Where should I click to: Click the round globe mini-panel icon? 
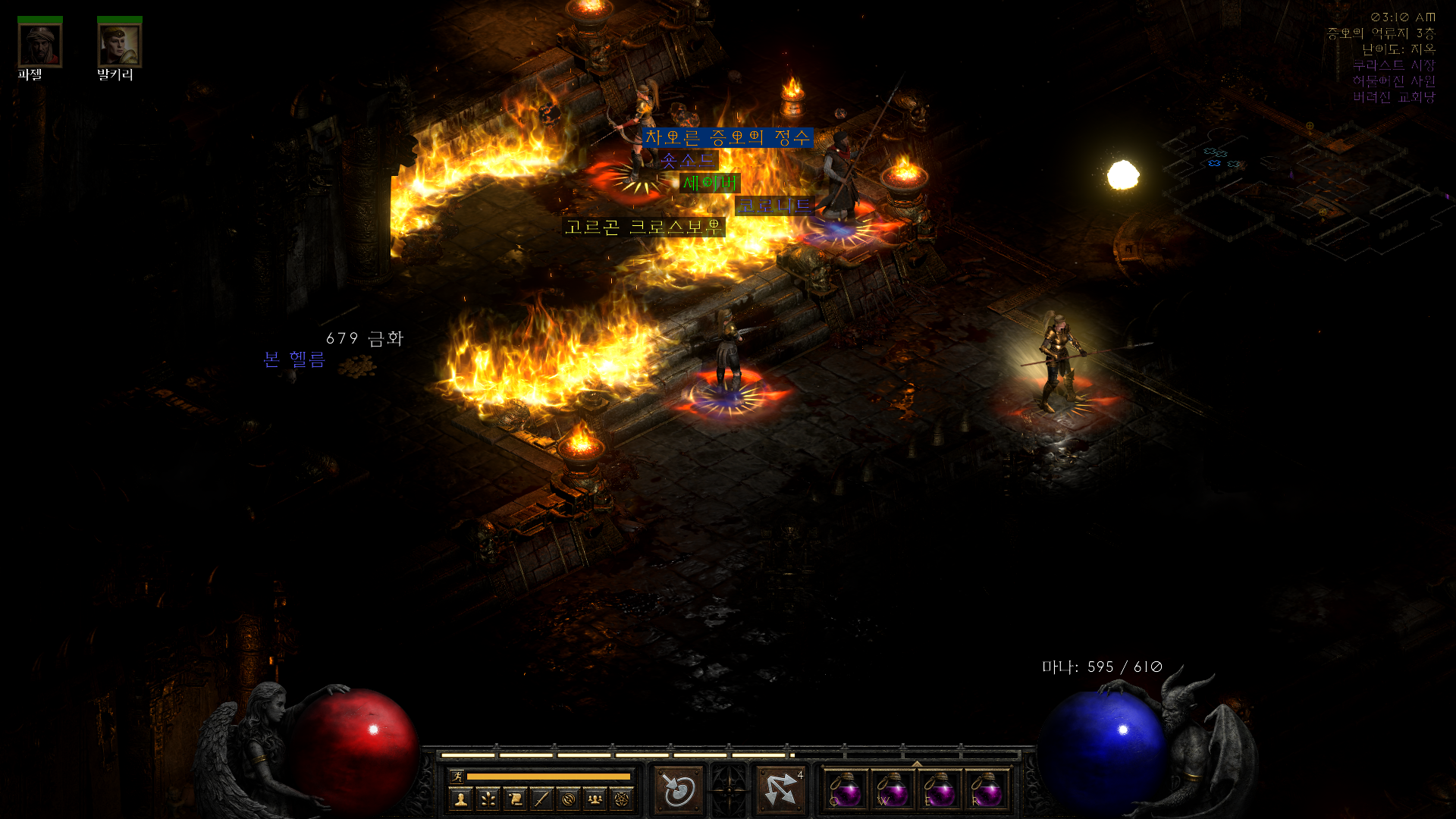[x=569, y=799]
